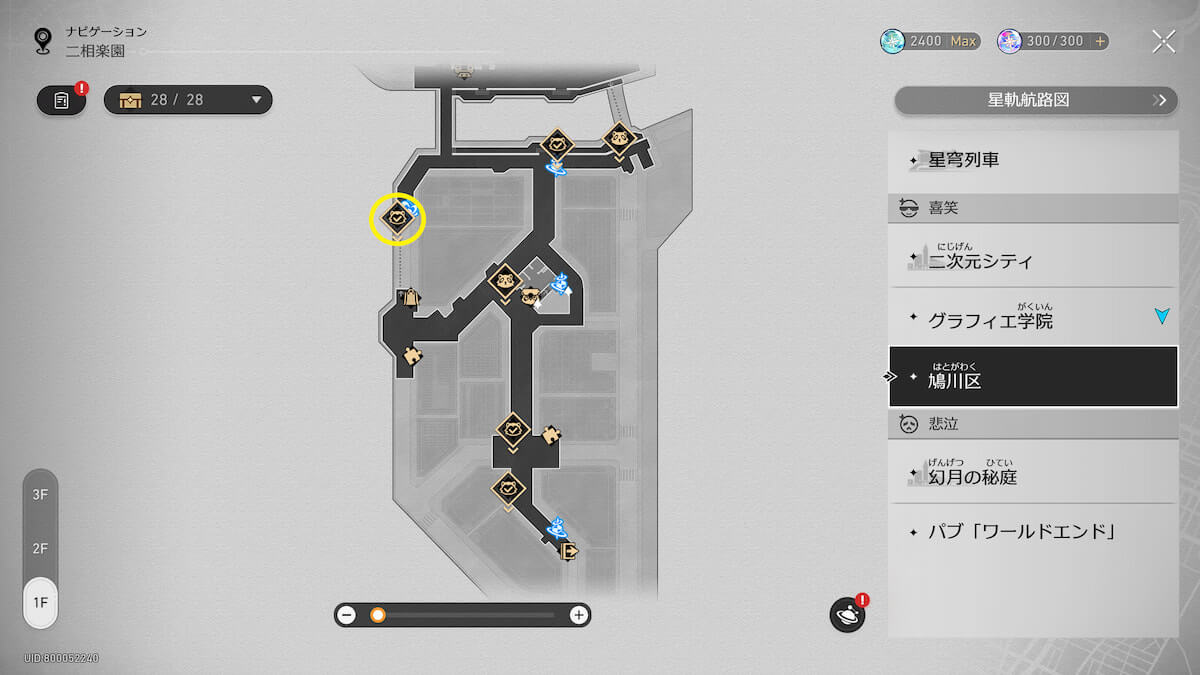Zoom out the map with minus button
This screenshot has height=675, width=1200.
347,615
